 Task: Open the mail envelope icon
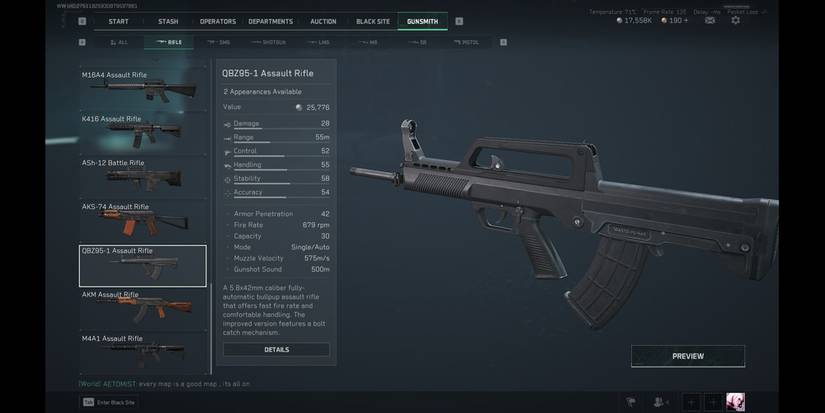(709, 21)
